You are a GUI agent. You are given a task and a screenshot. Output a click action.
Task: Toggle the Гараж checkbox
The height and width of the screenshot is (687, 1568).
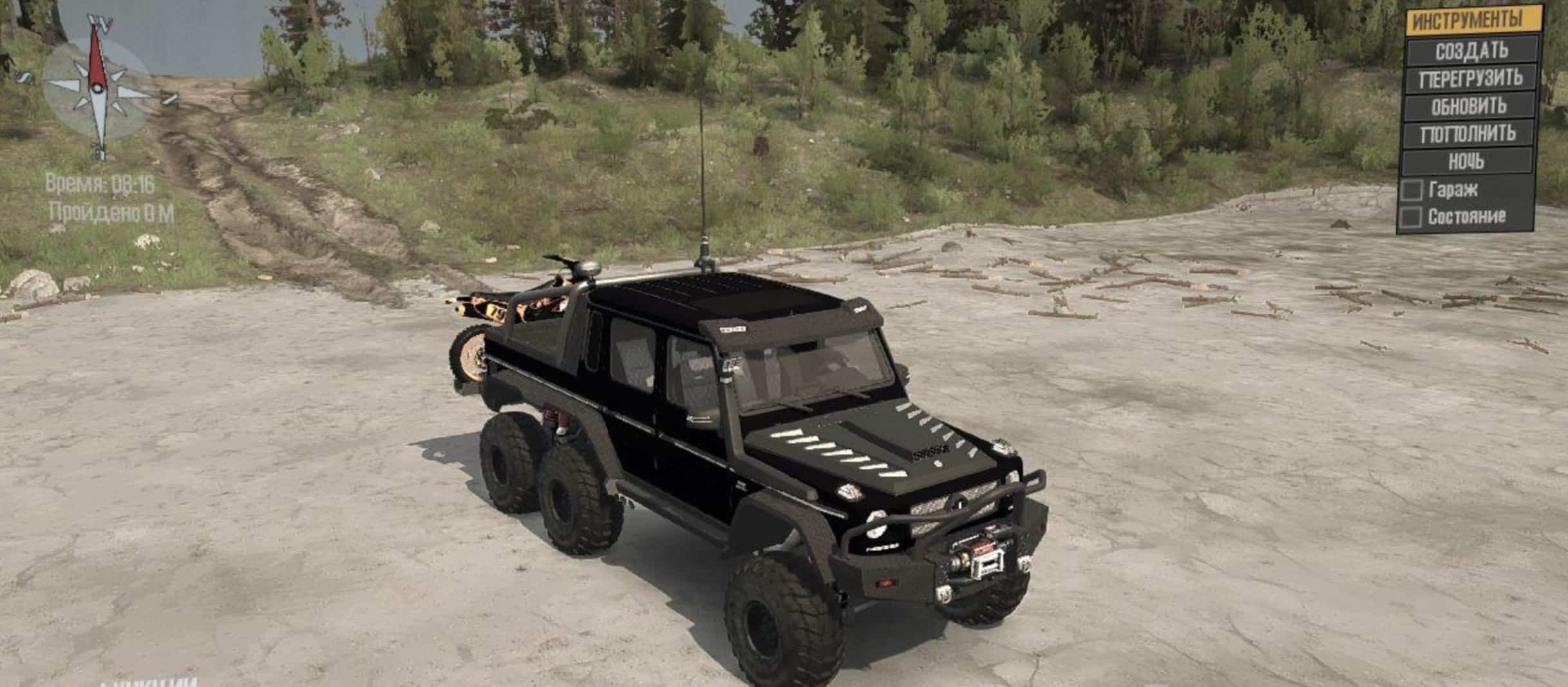pyautogui.click(x=1412, y=190)
